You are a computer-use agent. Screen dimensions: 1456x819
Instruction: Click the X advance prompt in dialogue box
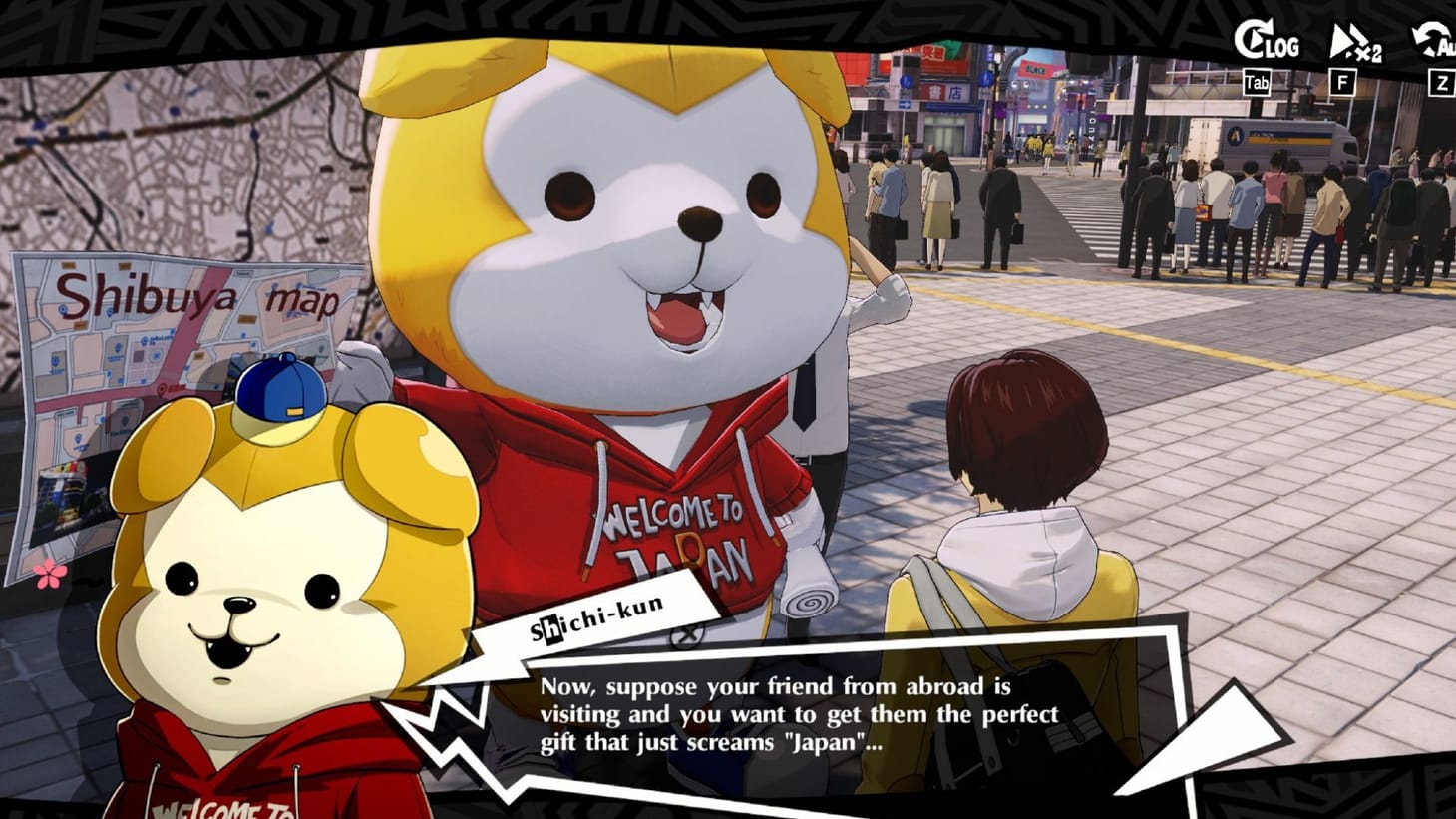[686, 638]
